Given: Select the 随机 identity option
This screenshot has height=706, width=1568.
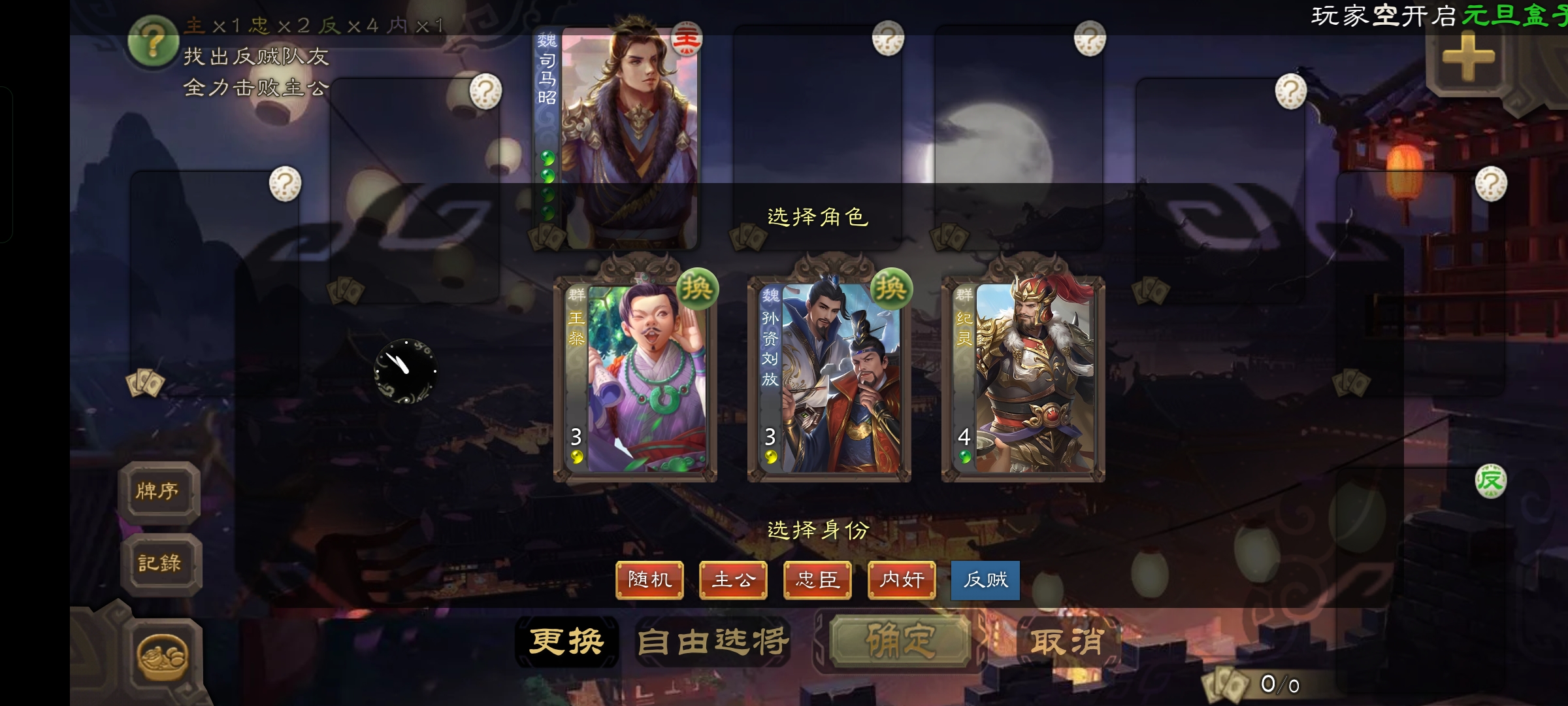Looking at the screenshot, I should tap(649, 580).
